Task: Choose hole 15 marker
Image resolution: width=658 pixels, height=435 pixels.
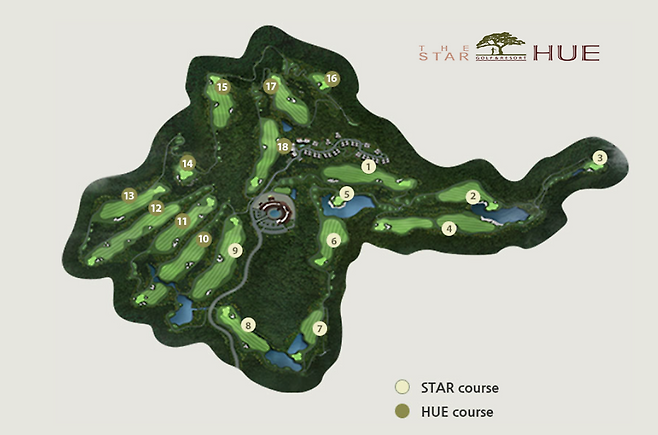Action: 222,87
